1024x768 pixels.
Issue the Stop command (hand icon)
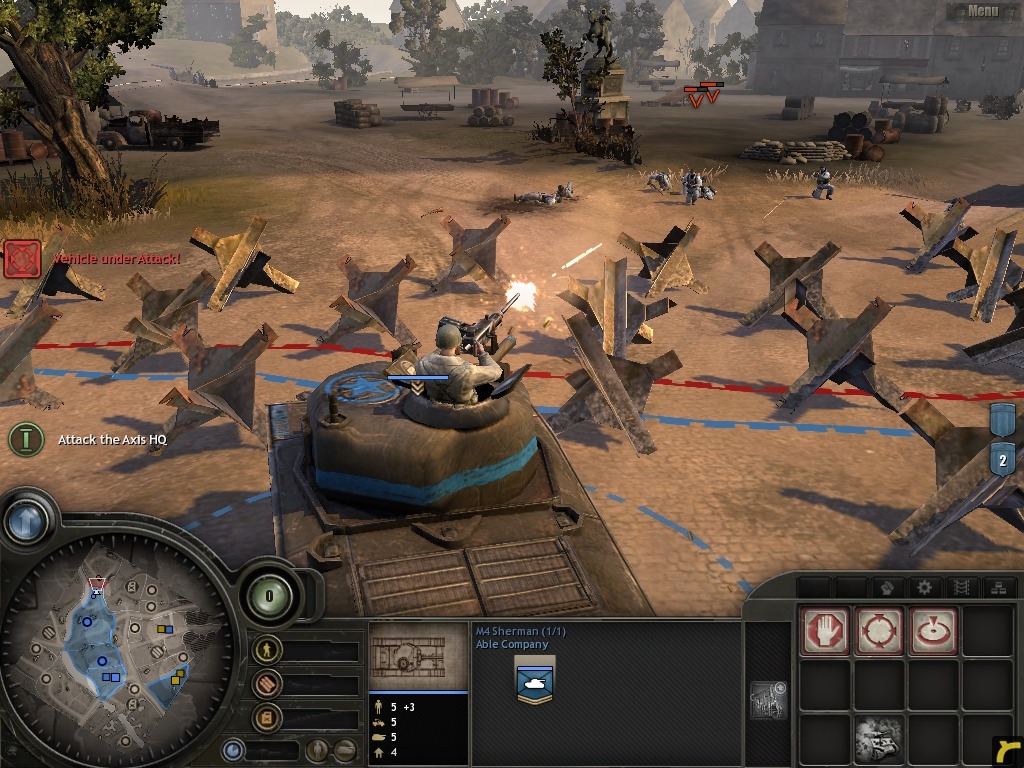[x=825, y=631]
